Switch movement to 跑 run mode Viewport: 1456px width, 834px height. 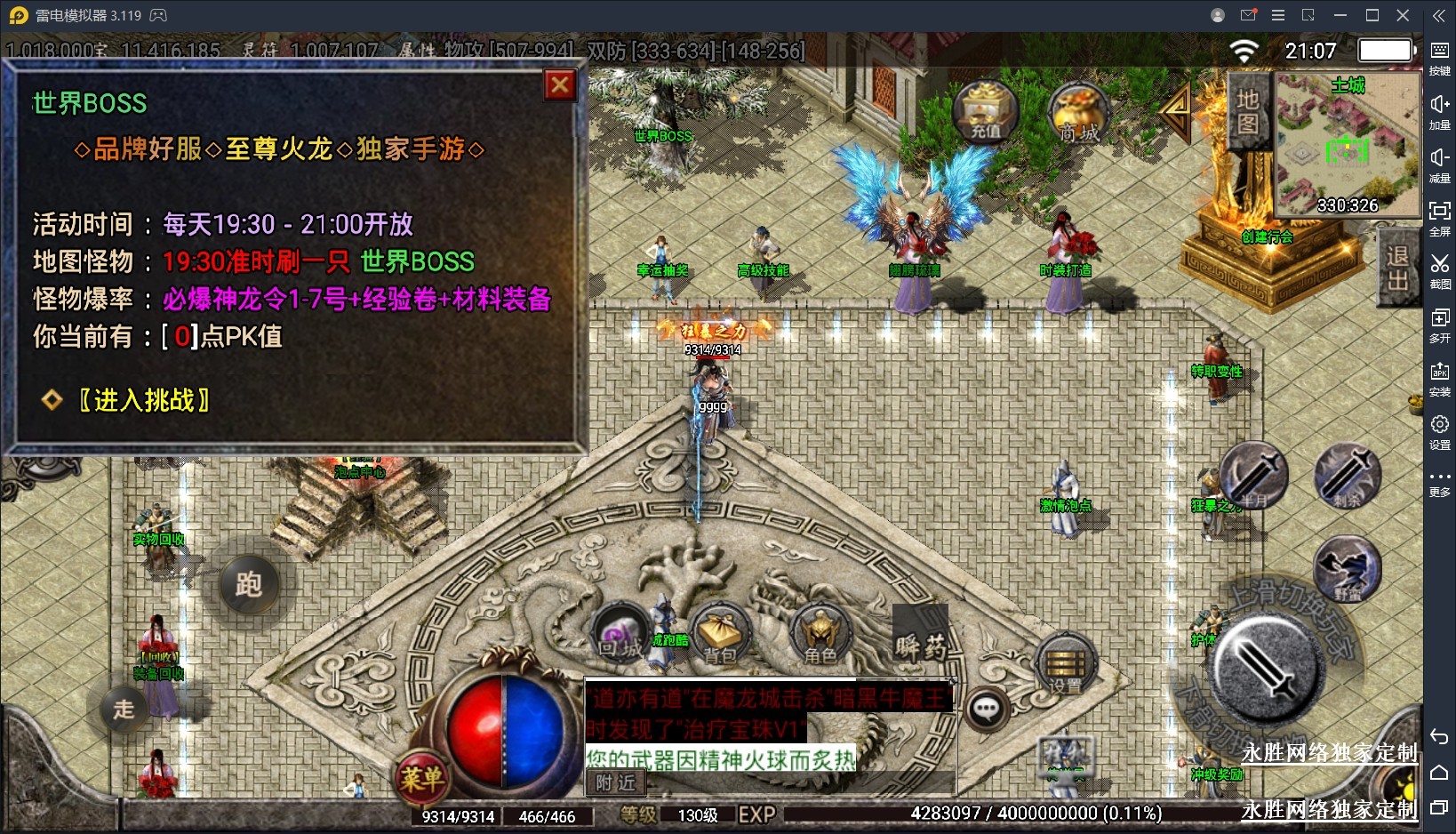[248, 584]
